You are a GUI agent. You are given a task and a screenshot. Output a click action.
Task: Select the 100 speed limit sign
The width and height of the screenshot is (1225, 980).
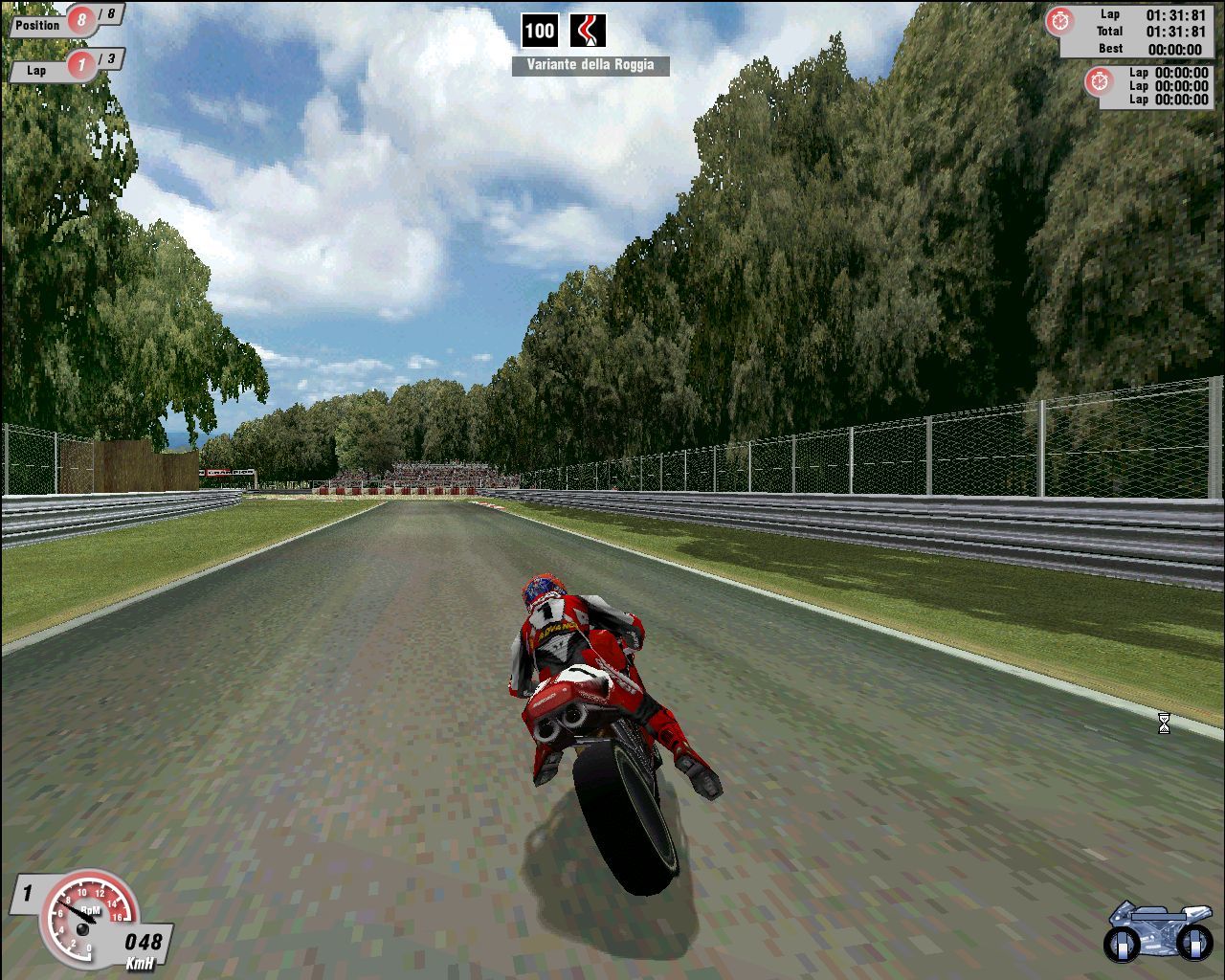[542, 29]
